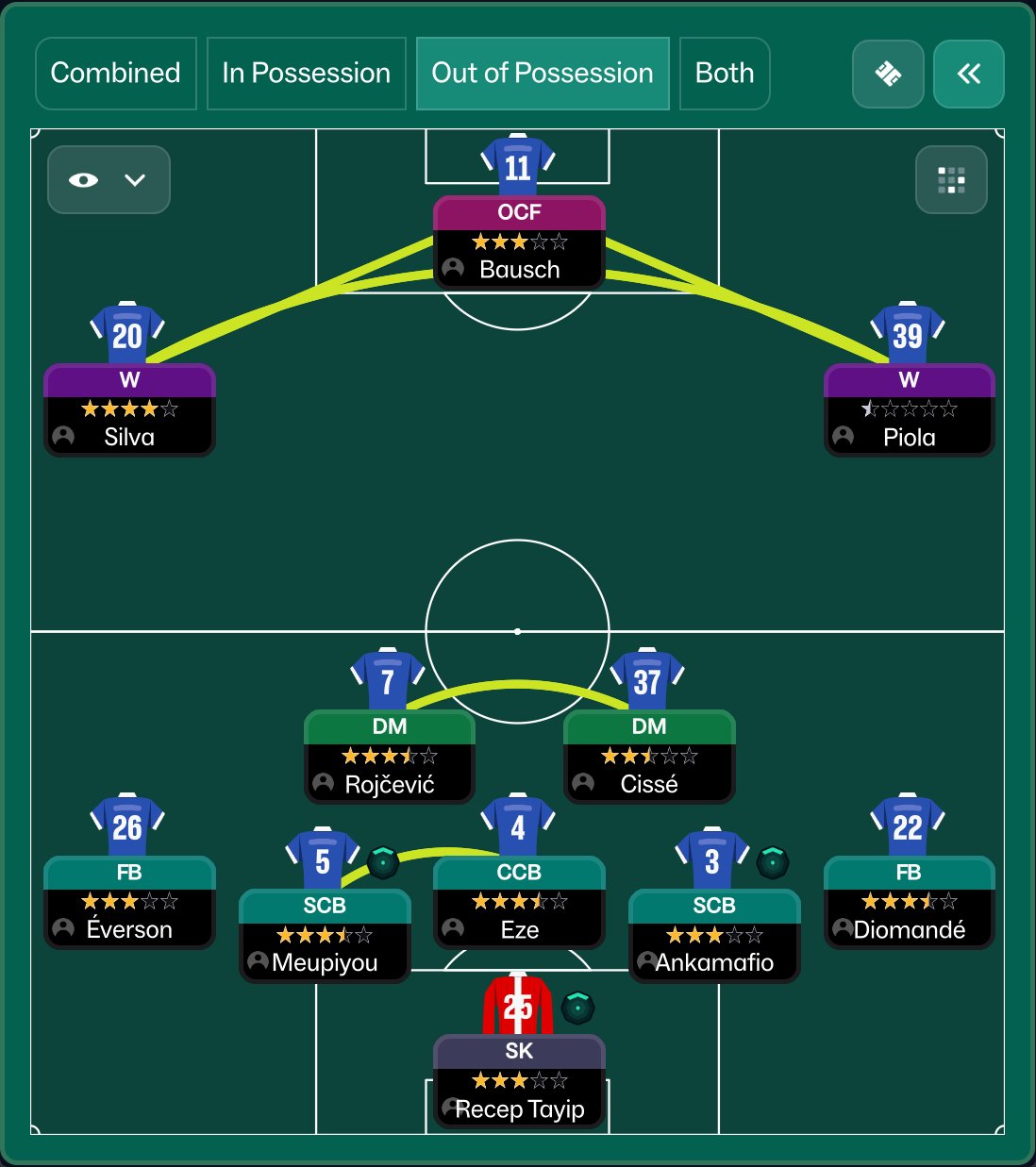
Task: Show the Both formations tab
Action: pyautogui.click(x=724, y=74)
